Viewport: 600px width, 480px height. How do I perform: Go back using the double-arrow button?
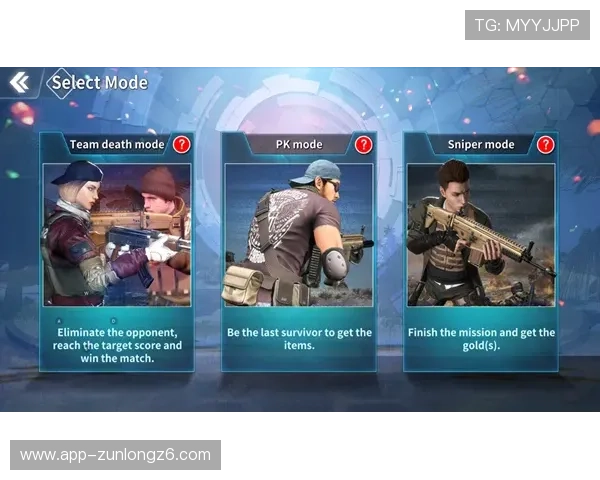coord(19,82)
